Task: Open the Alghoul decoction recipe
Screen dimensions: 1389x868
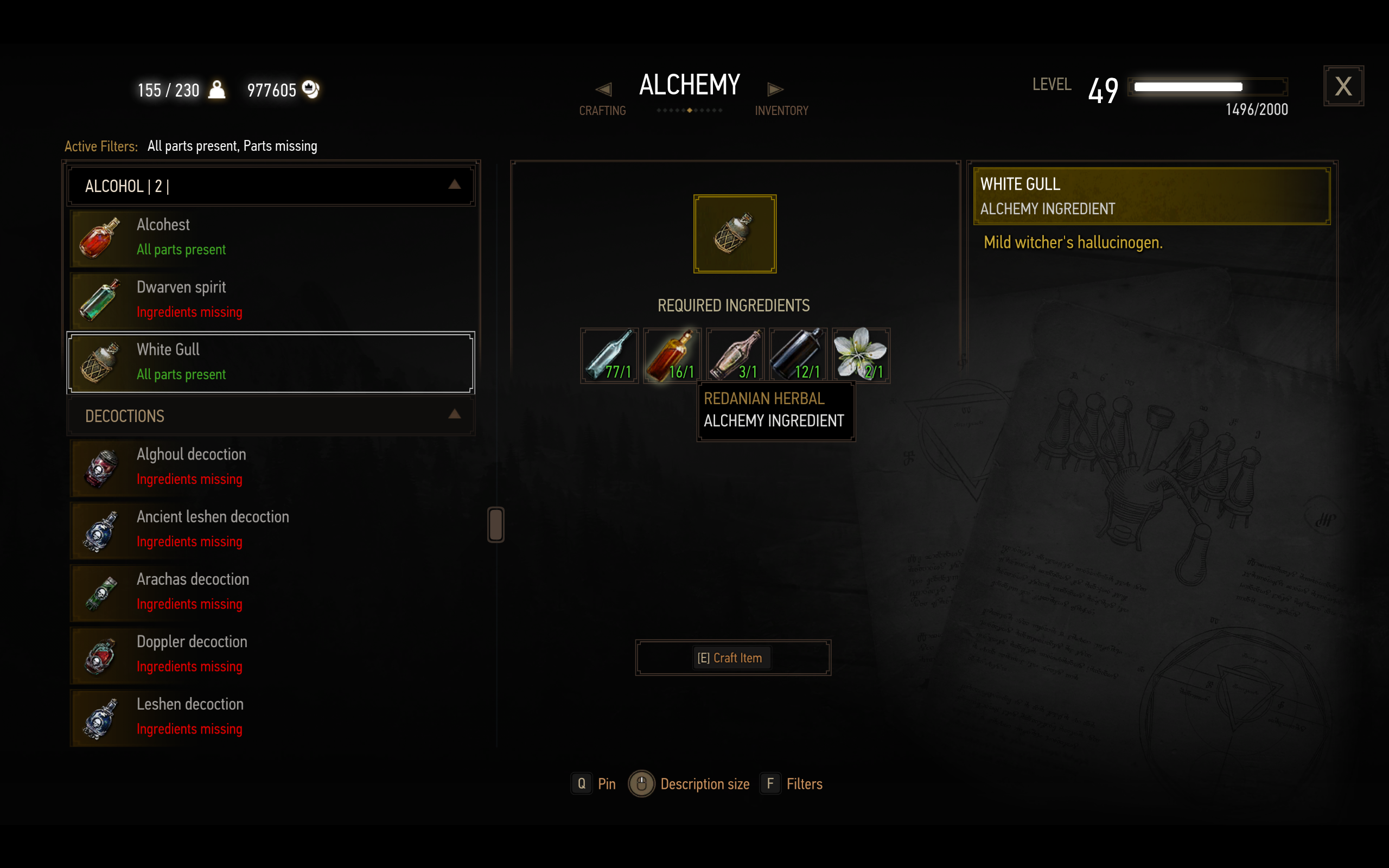Action: [270, 467]
